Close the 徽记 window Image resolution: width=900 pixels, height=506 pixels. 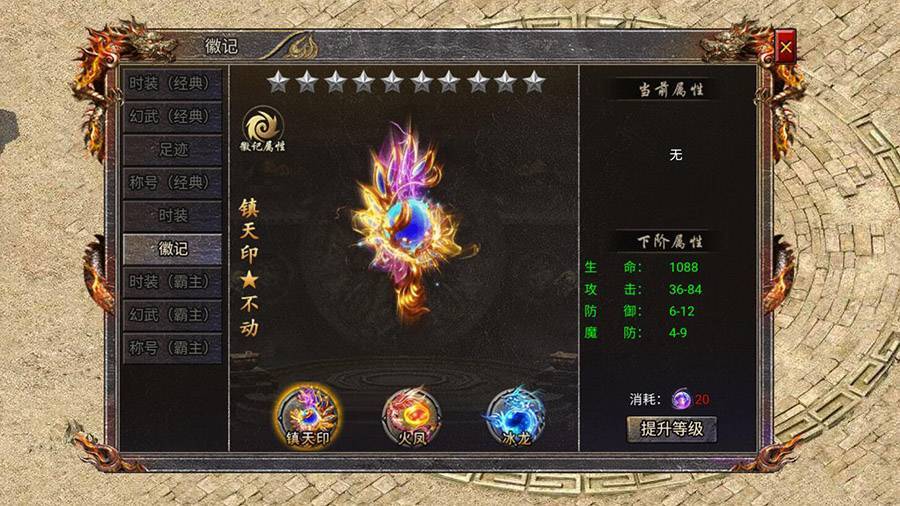tap(786, 46)
